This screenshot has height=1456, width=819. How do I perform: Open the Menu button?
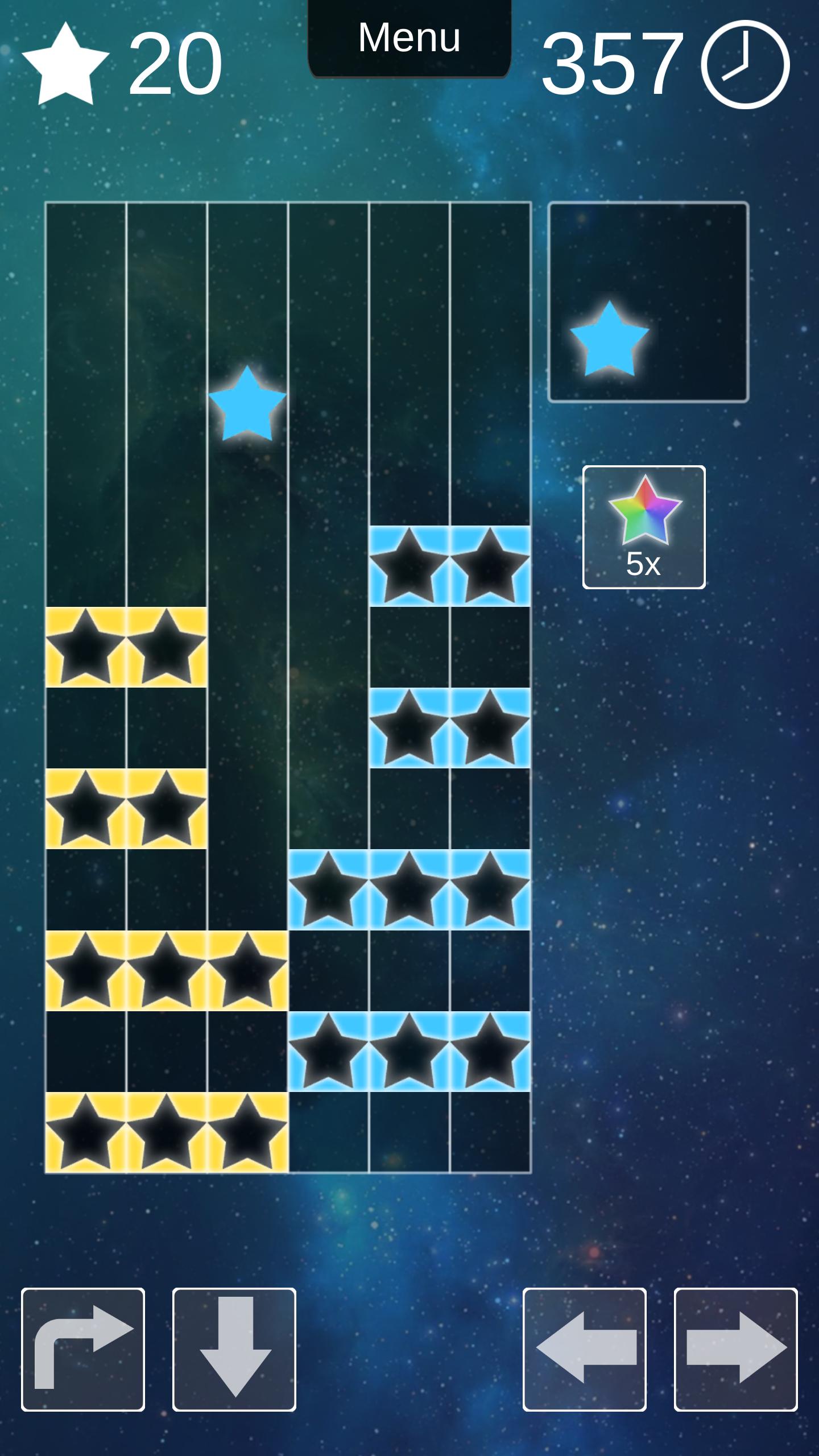(x=409, y=39)
